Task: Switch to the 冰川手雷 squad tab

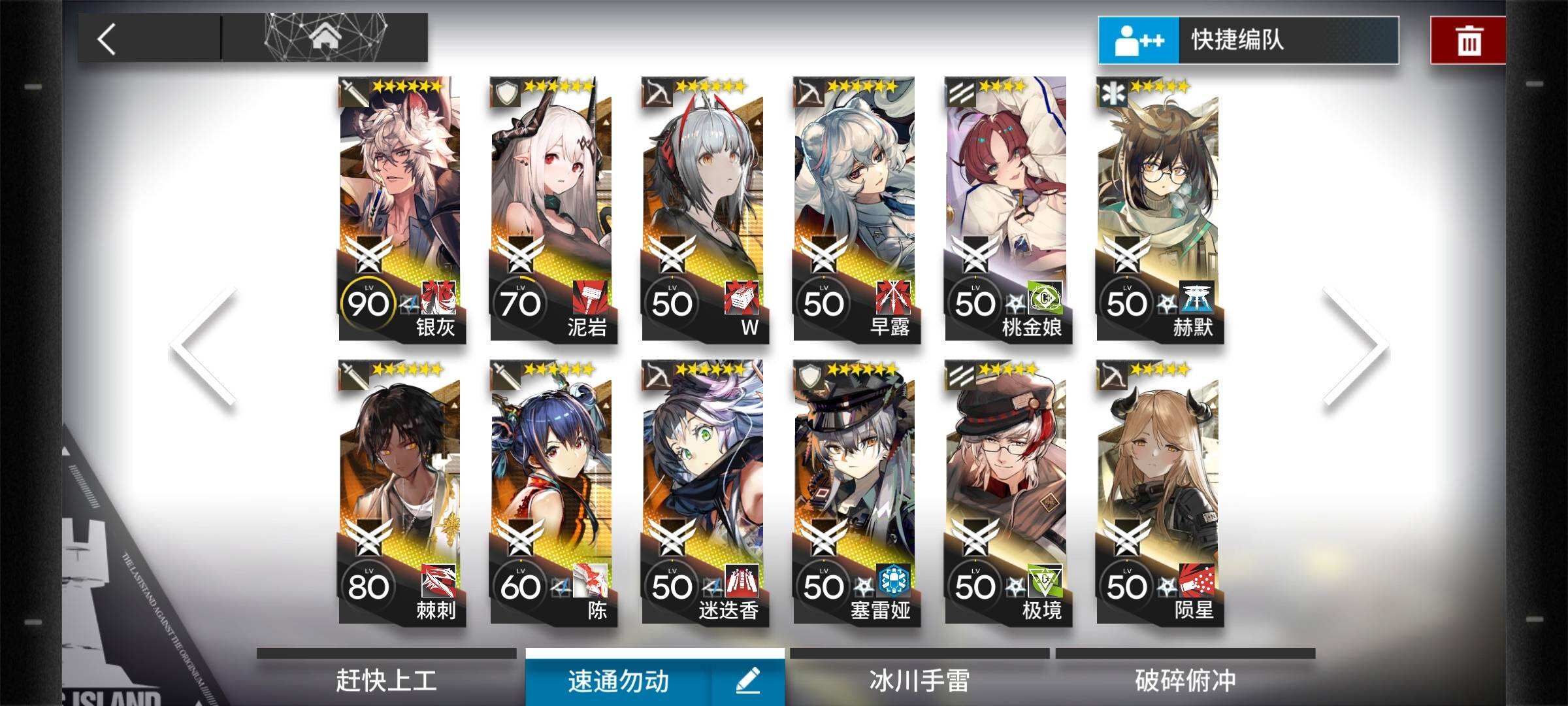Action: 919,681
